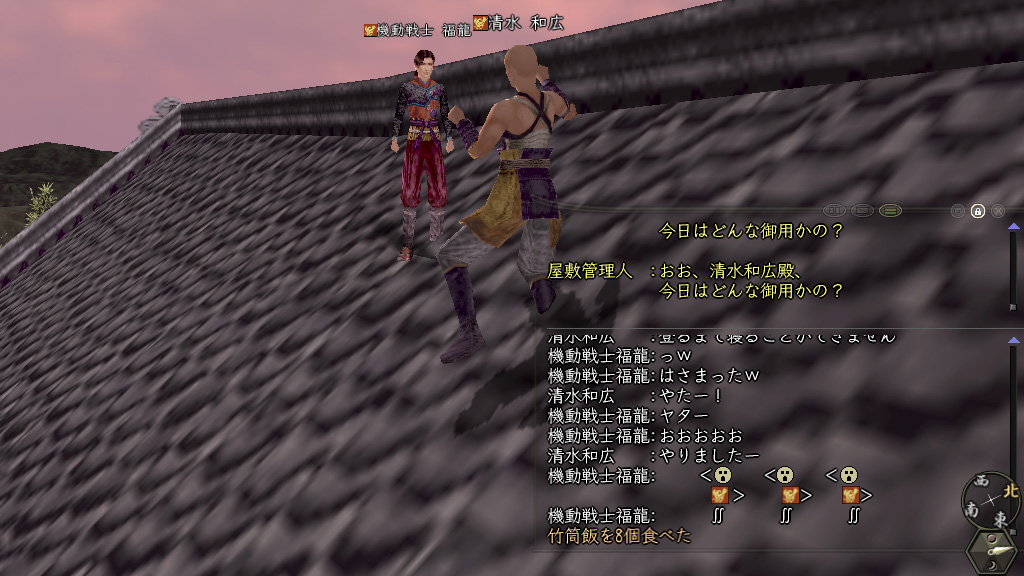Click the 竹筒飯を8個食べた system message

point(619,536)
